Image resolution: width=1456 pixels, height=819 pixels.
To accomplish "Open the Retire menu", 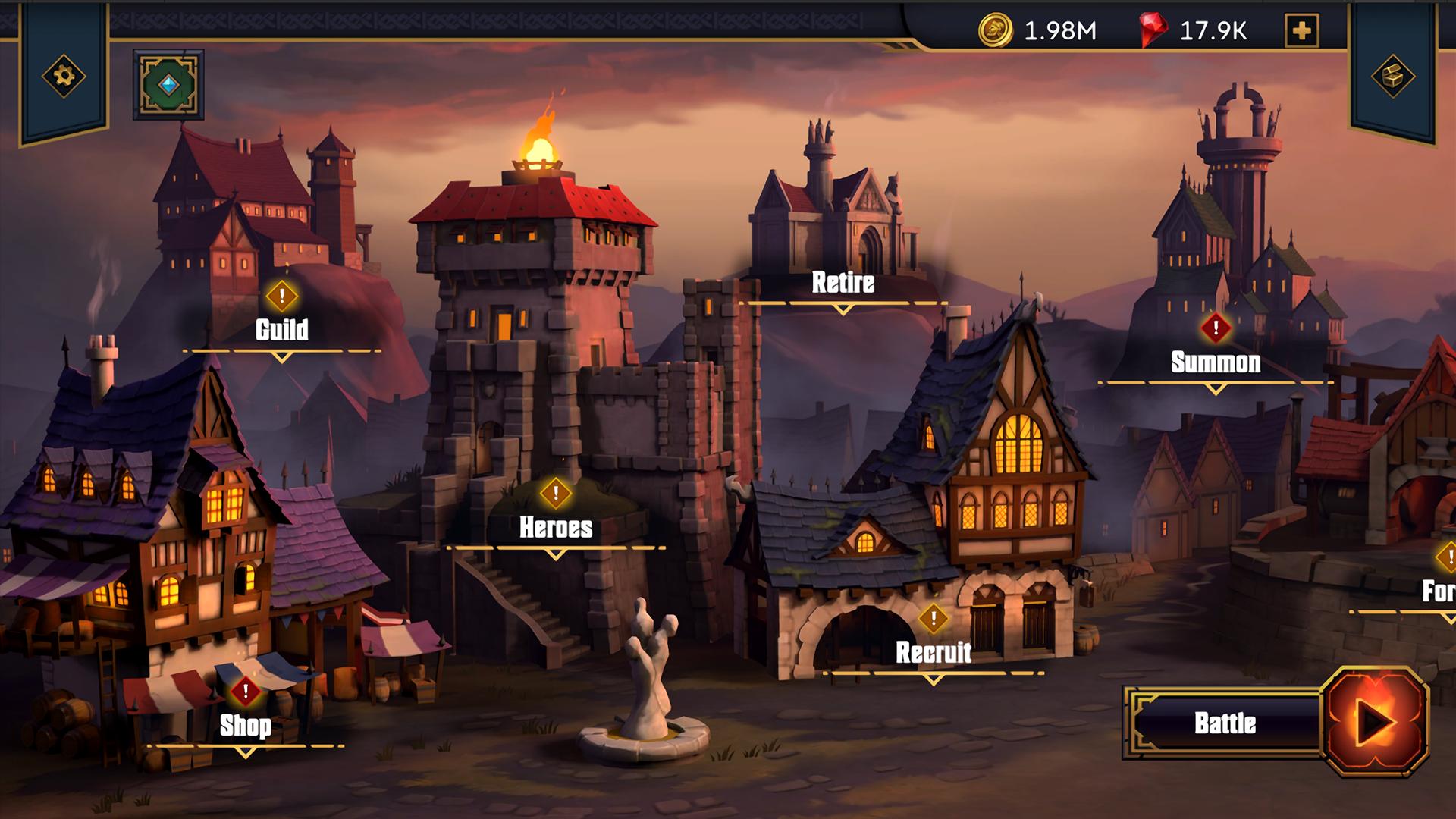I will [843, 283].
